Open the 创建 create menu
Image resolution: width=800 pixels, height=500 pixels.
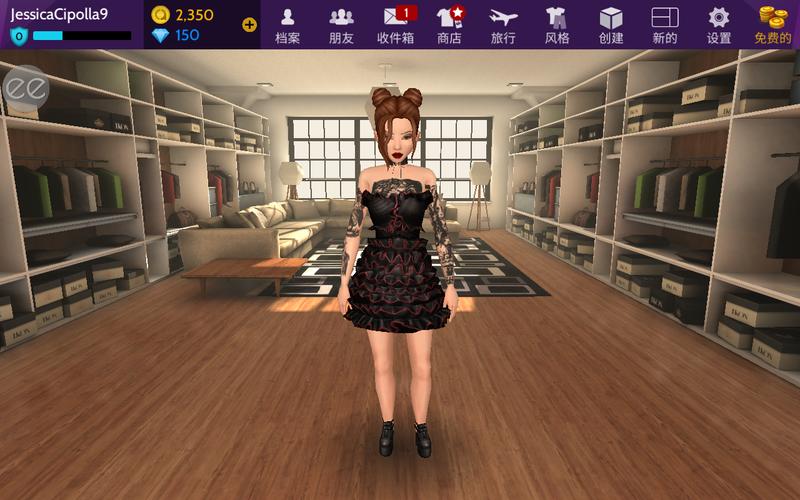click(611, 24)
